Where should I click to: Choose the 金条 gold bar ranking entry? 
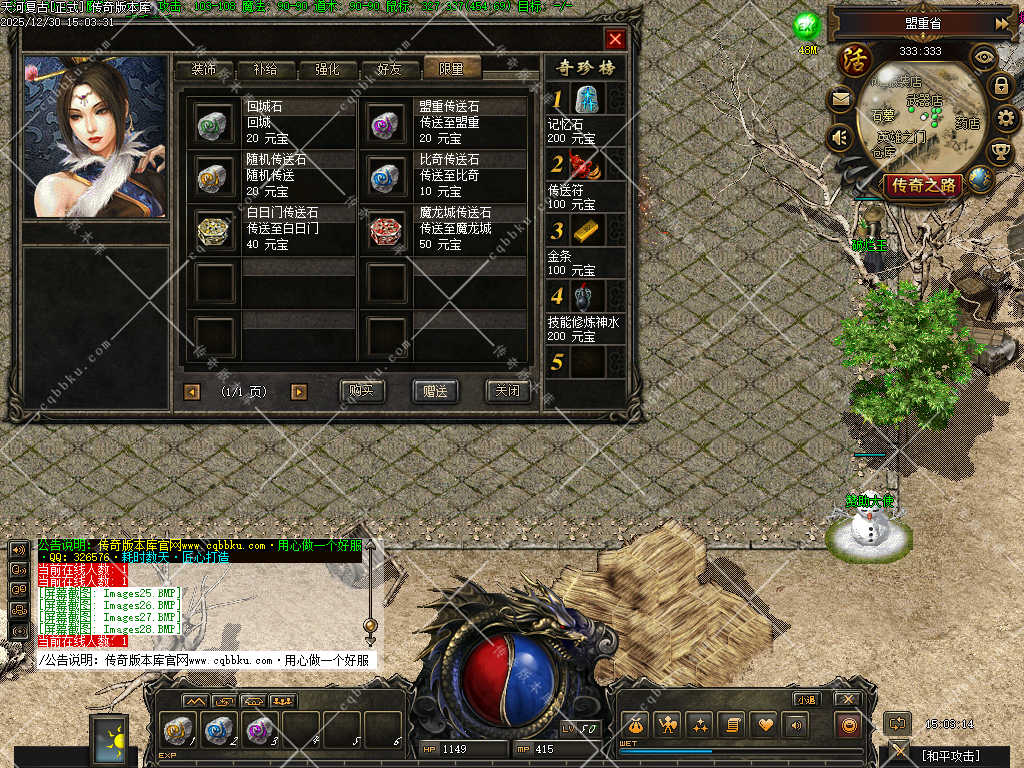tap(587, 231)
